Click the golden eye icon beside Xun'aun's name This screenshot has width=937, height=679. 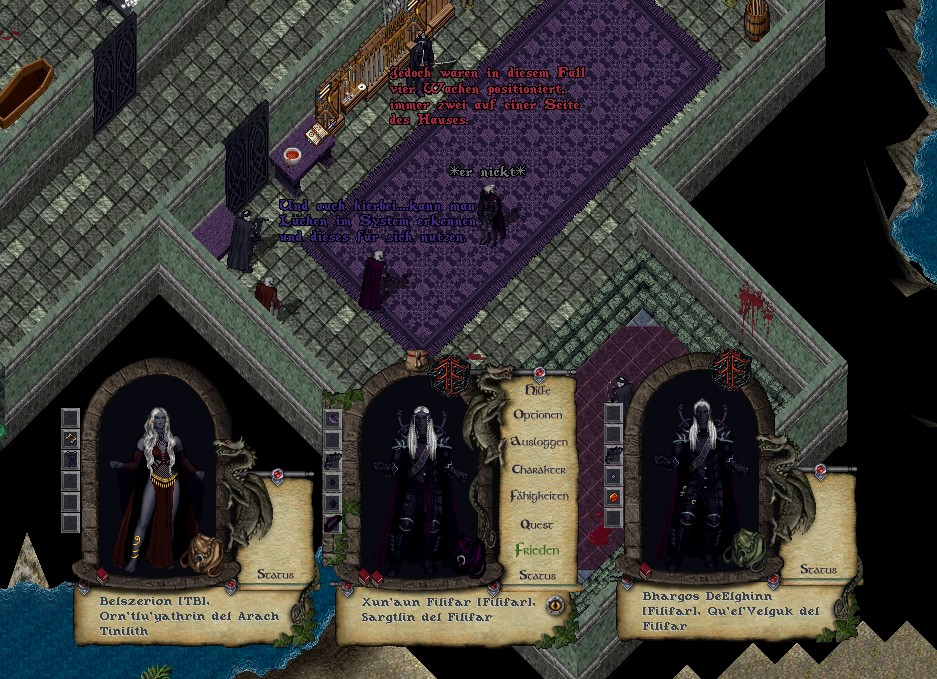553,604
